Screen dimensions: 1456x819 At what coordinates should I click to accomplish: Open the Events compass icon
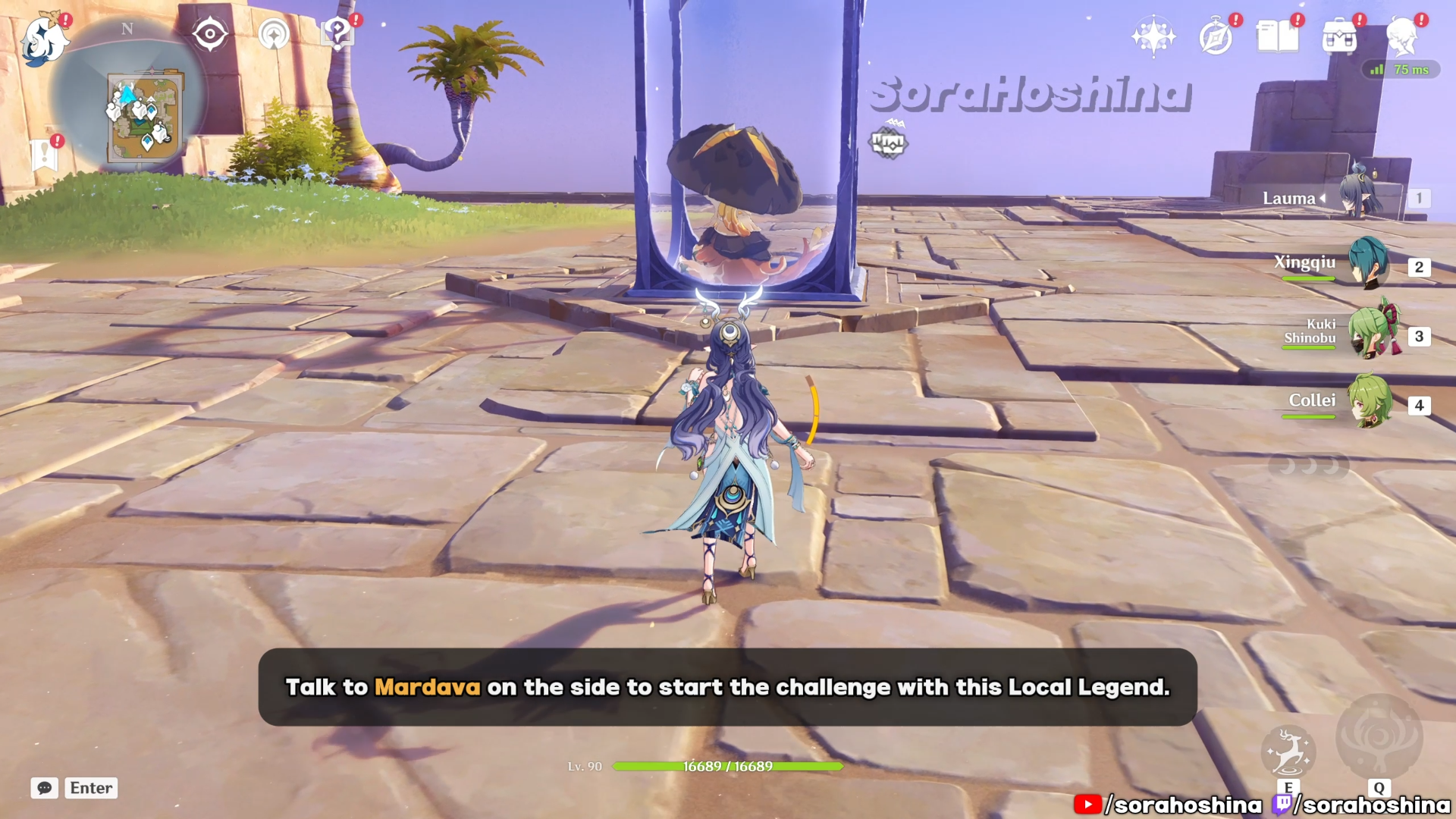coord(1216,37)
